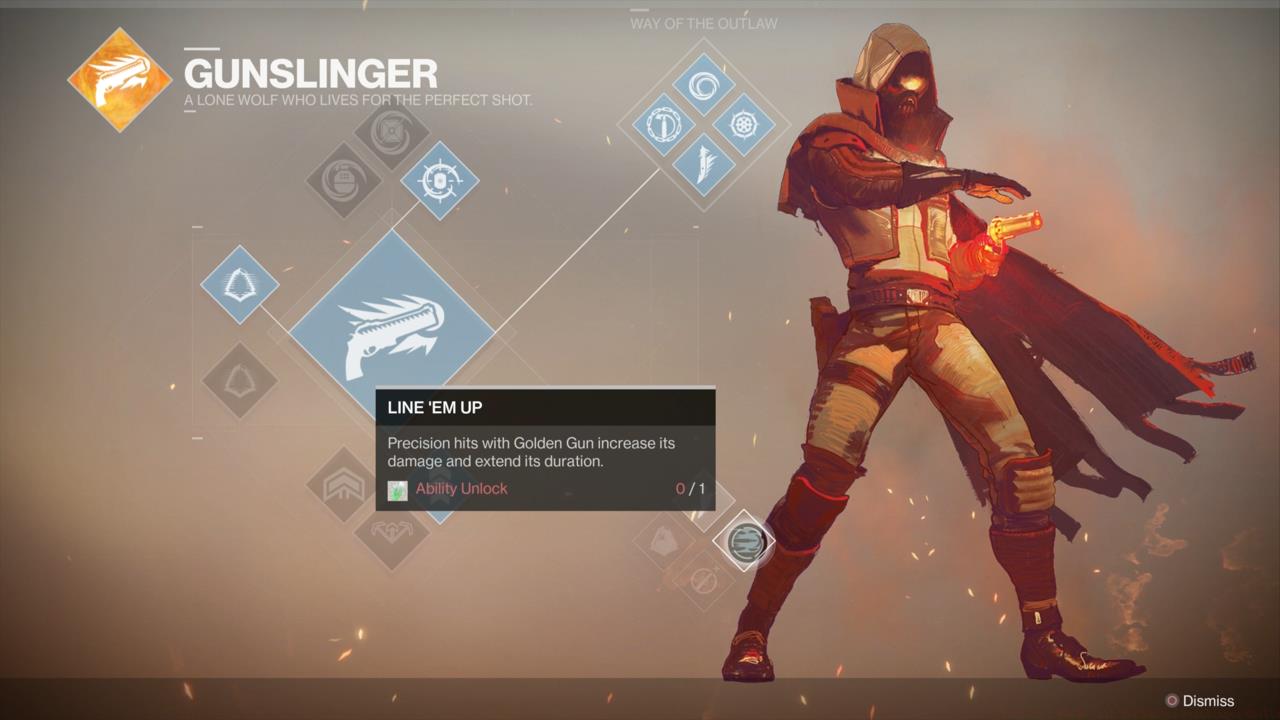Choose the chain-ringed knife Outlaw node
This screenshot has height=720, width=1280.
[664, 125]
